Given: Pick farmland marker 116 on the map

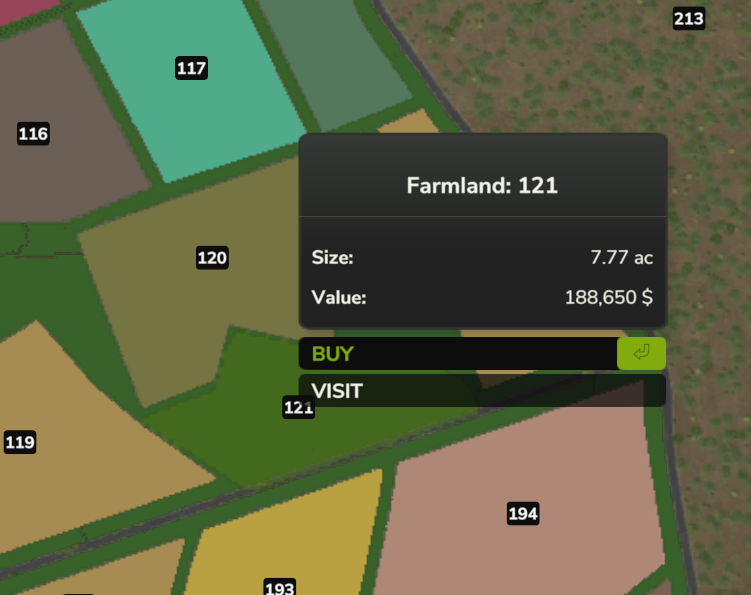Looking at the screenshot, I should (x=33, y=134).
